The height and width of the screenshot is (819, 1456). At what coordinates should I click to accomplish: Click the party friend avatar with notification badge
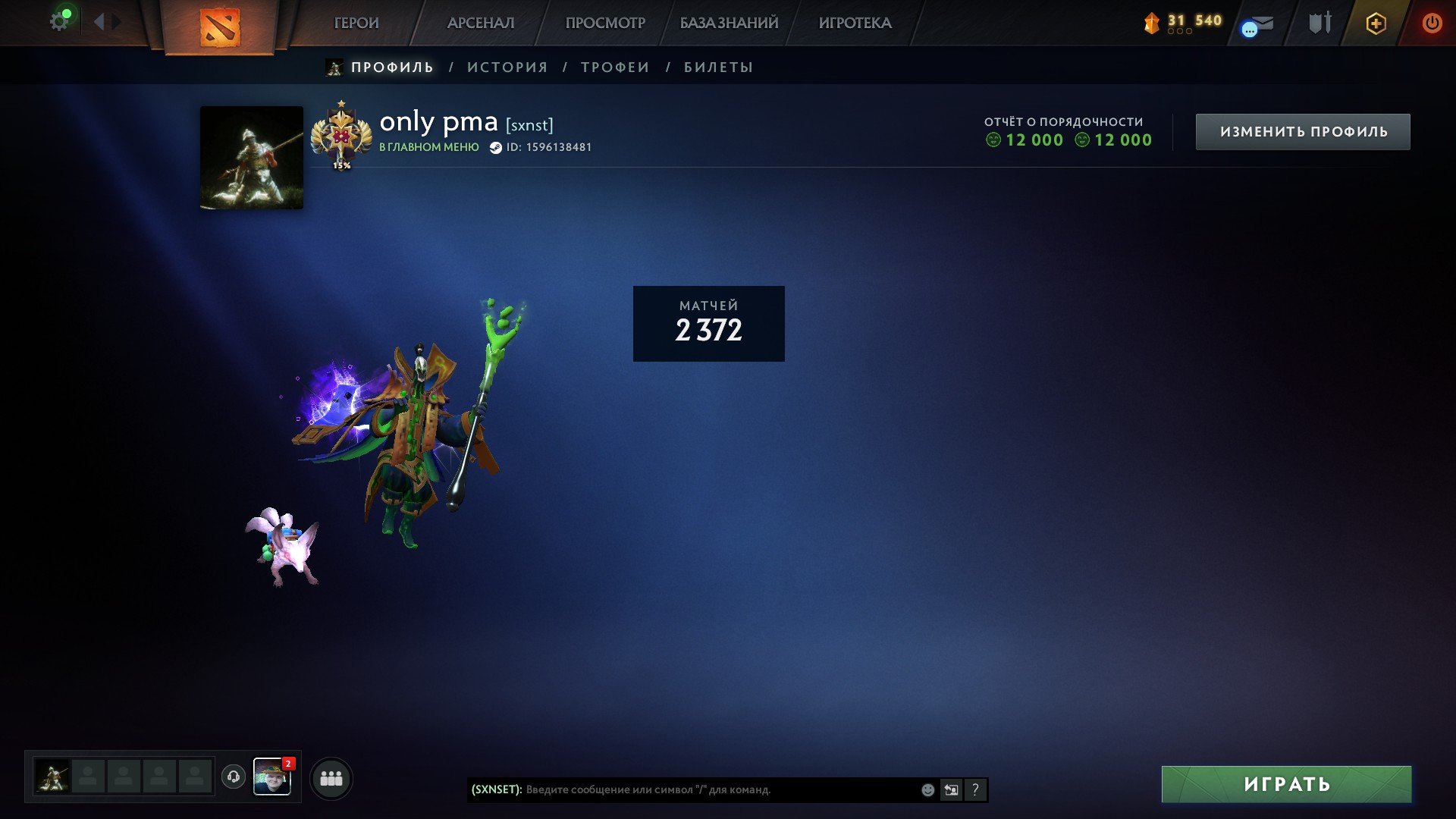(274, 777)
